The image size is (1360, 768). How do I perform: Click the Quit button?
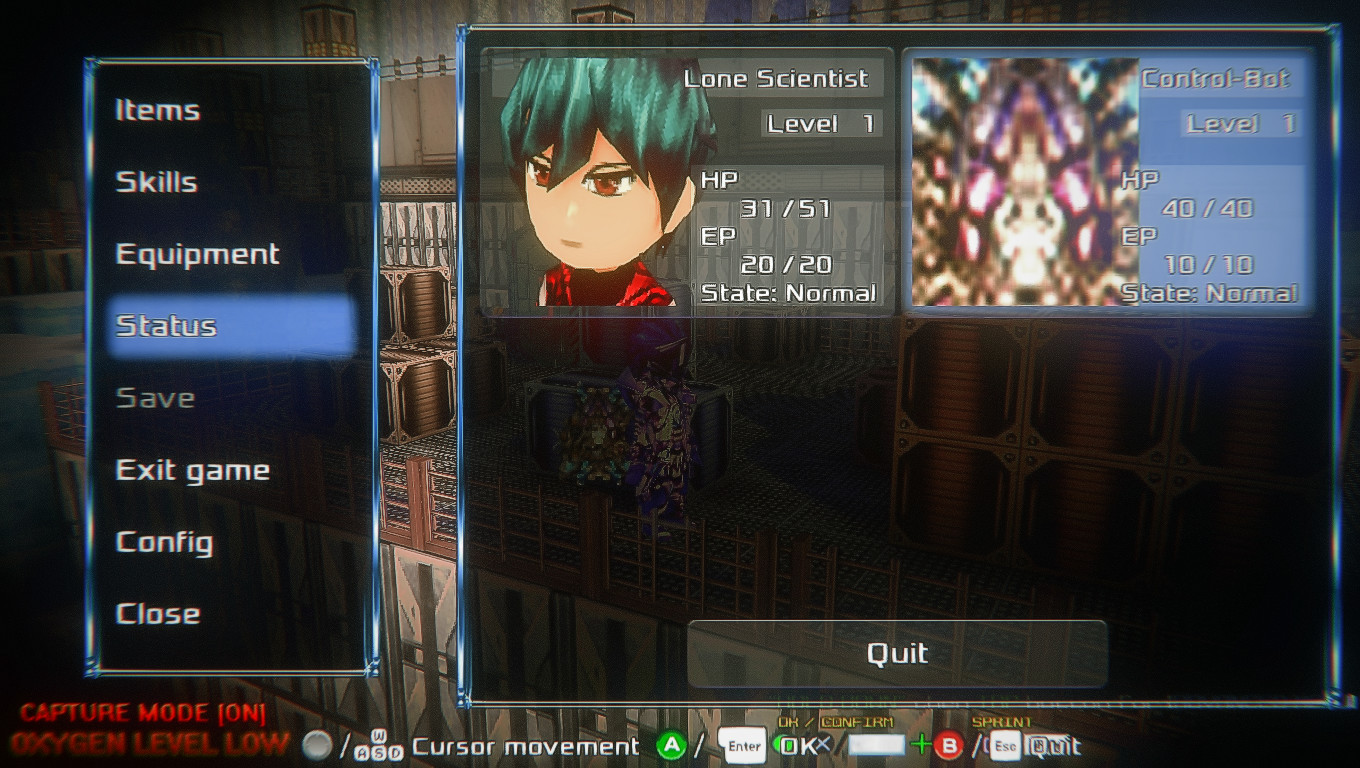click(897, 654)
